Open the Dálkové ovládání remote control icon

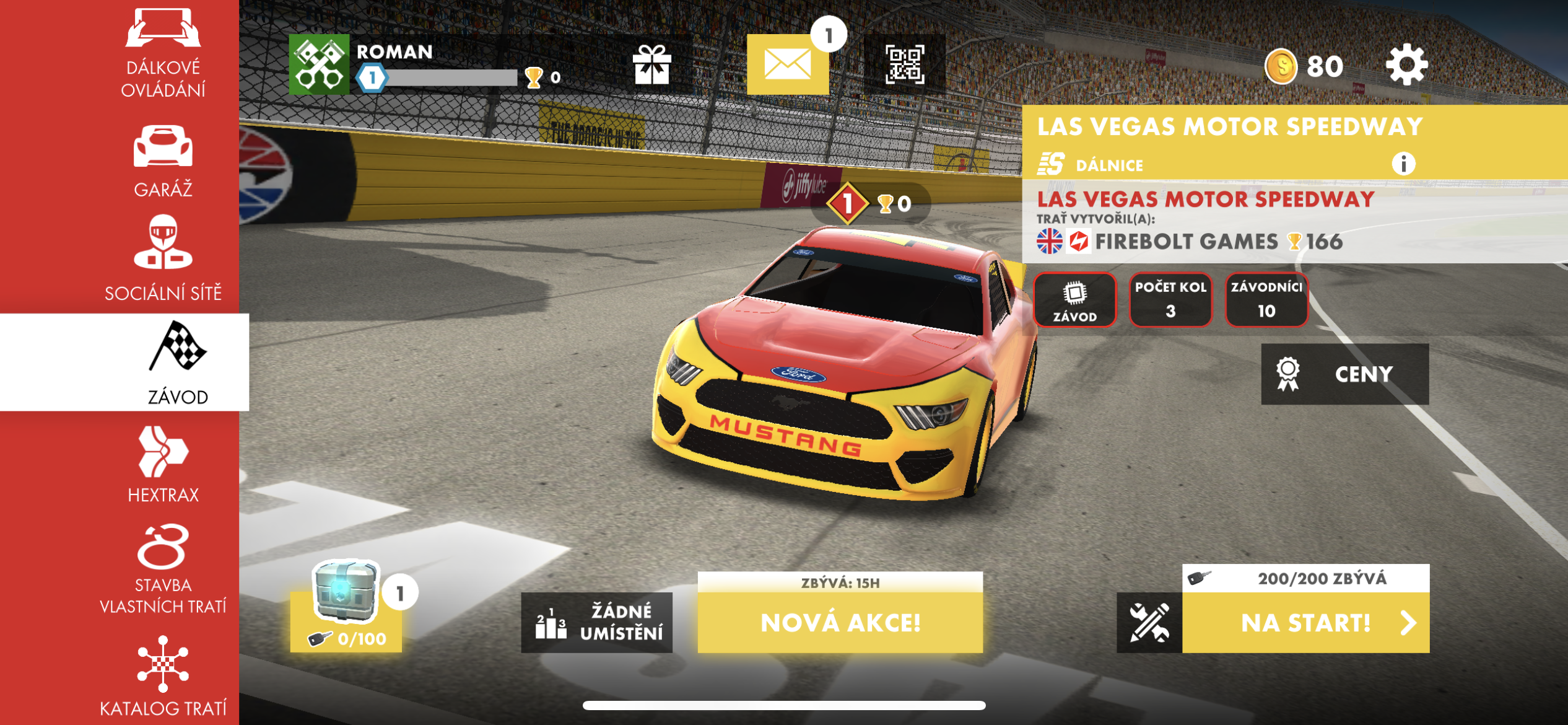pos(162,28)
